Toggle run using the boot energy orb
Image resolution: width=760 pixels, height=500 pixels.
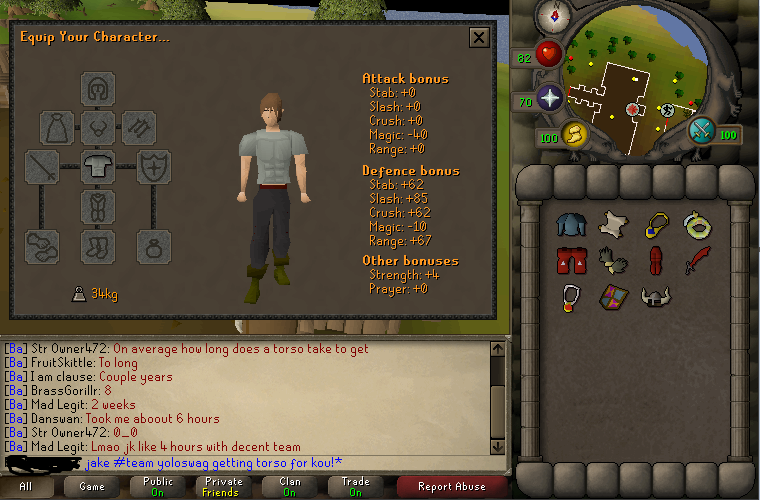574,135
